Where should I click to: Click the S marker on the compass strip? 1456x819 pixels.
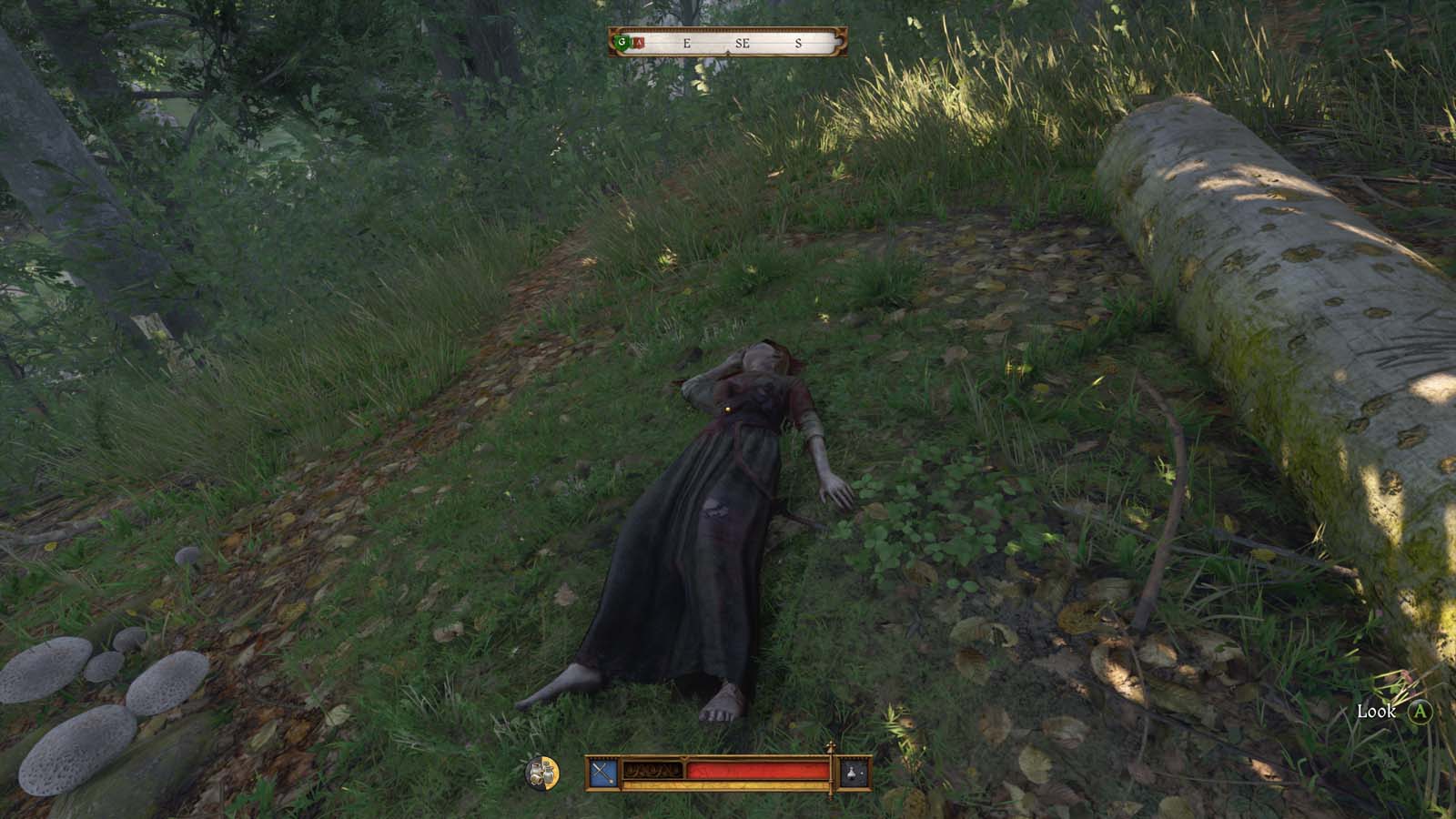(798, 44)
